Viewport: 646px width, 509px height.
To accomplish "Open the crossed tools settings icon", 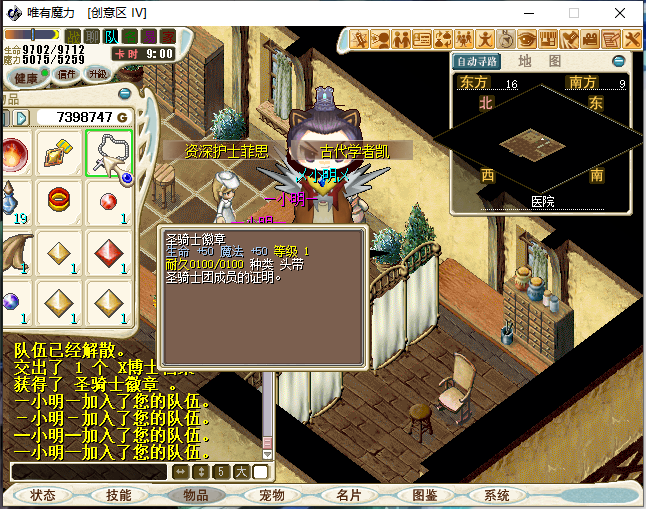I will click(632, 39).
